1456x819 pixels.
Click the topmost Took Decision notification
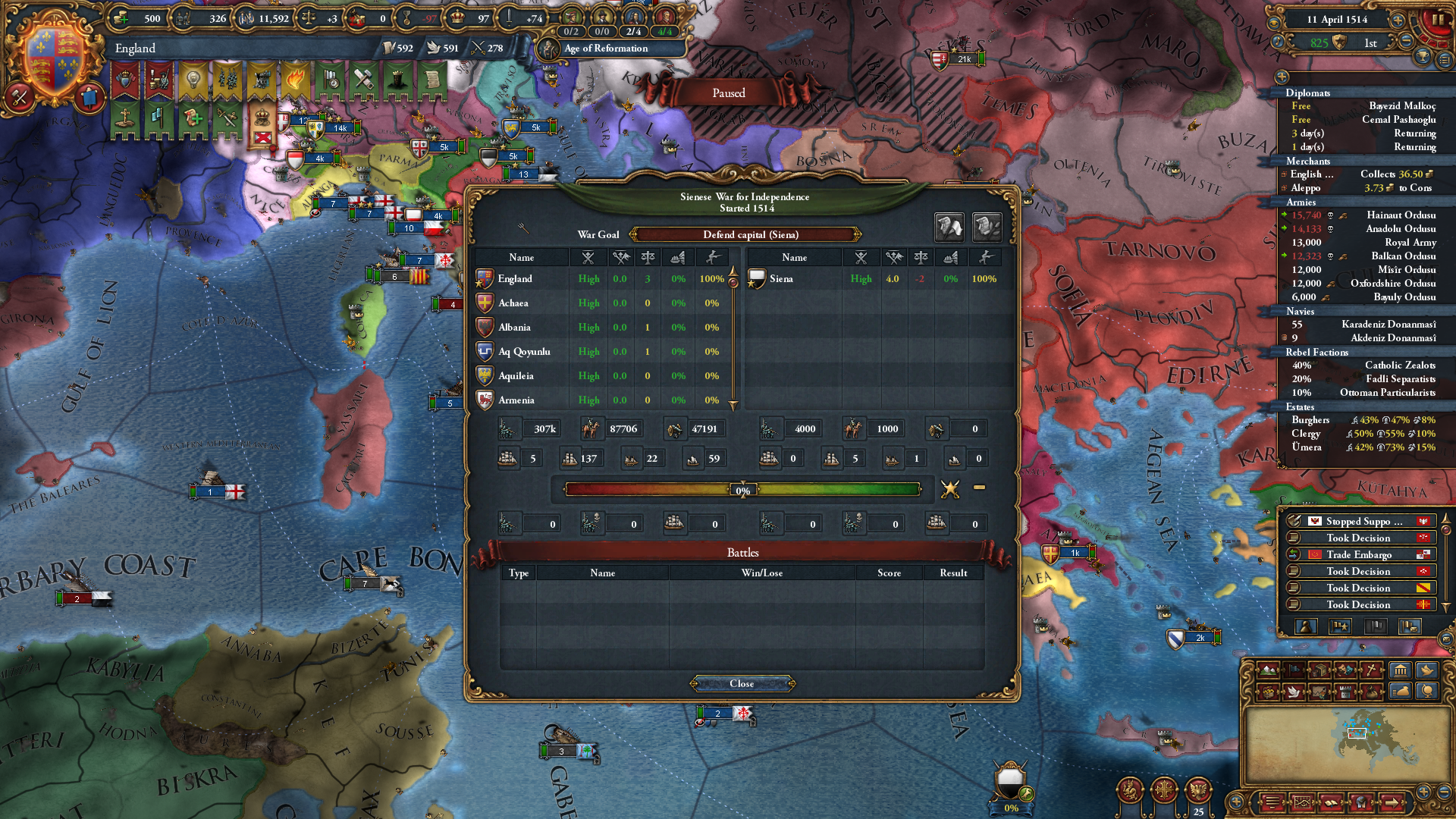coord(1360,538)
